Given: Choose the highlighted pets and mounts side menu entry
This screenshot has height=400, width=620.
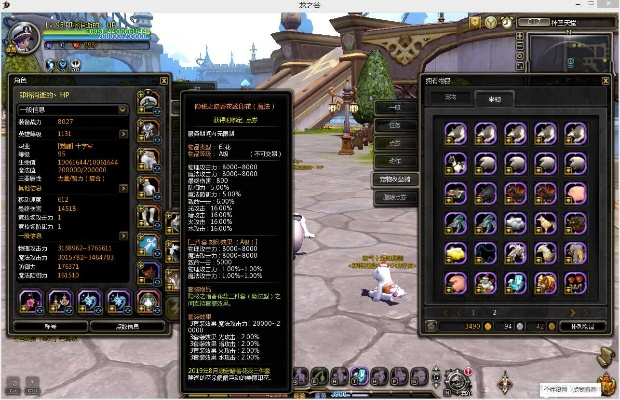Looking at the screenshot, I should point(396,179).
